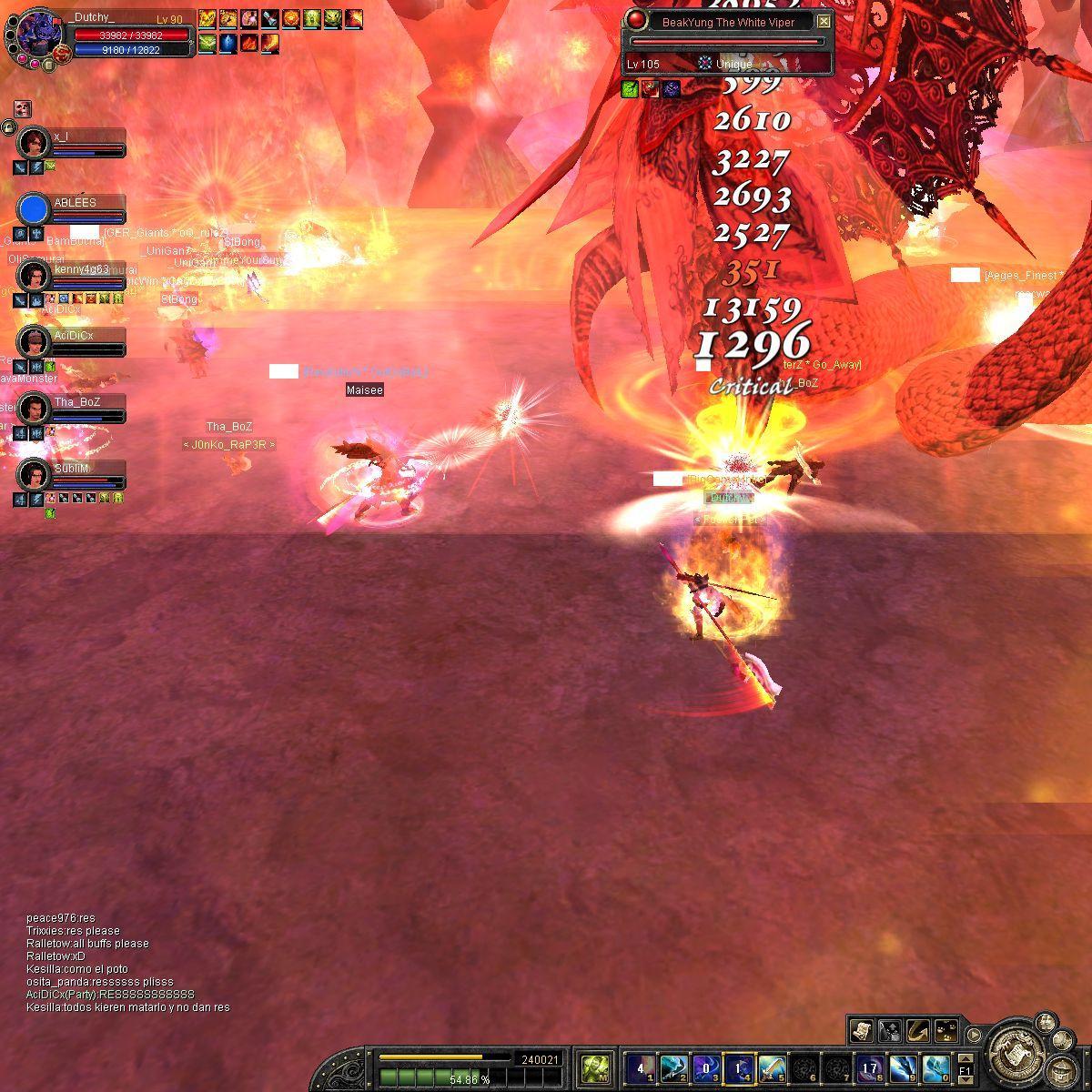
Task: Switch hotbar page with the up arrow
Action: 965,1057
